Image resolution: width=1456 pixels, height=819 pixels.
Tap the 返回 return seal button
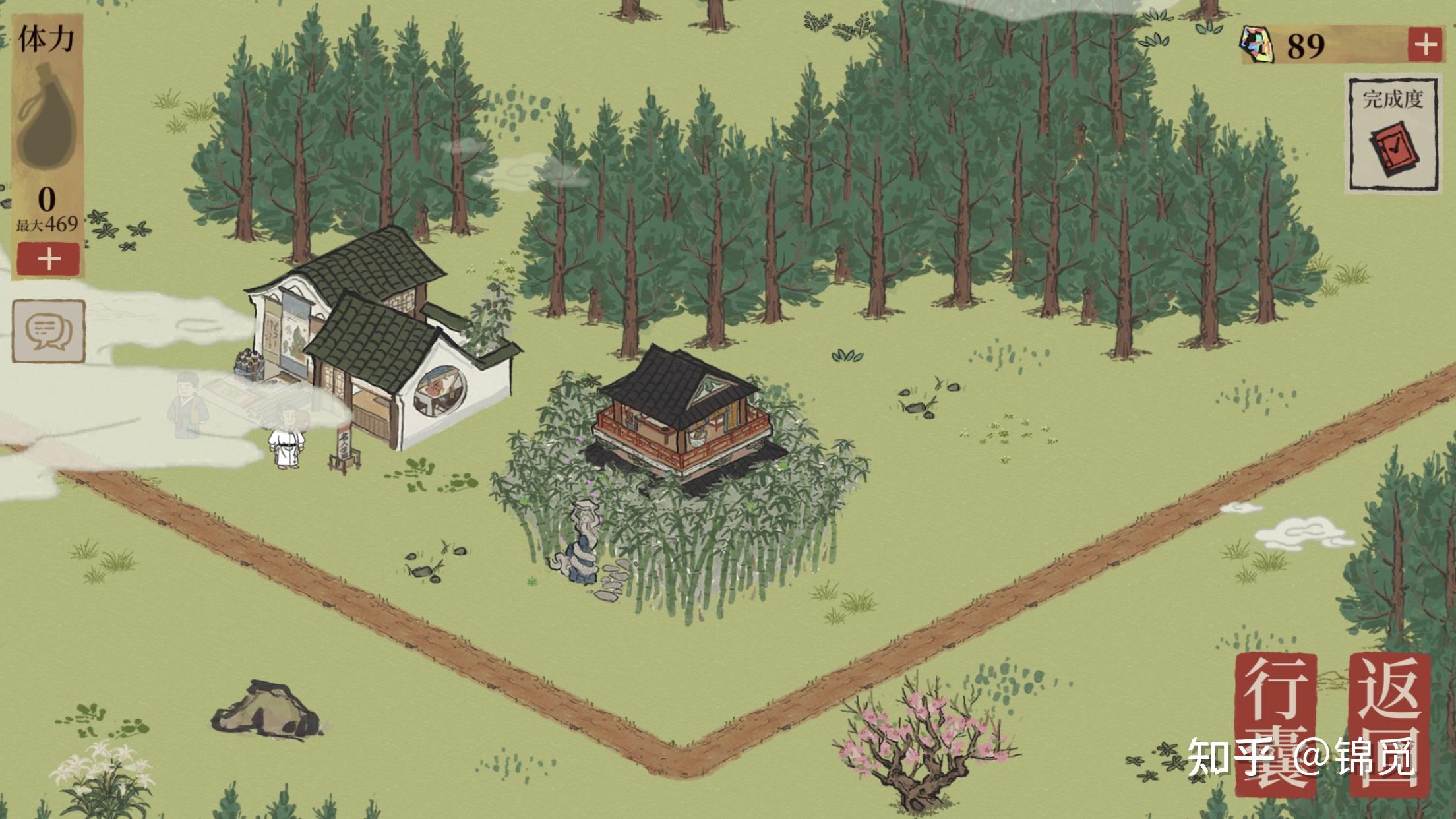click(1390, 724)
